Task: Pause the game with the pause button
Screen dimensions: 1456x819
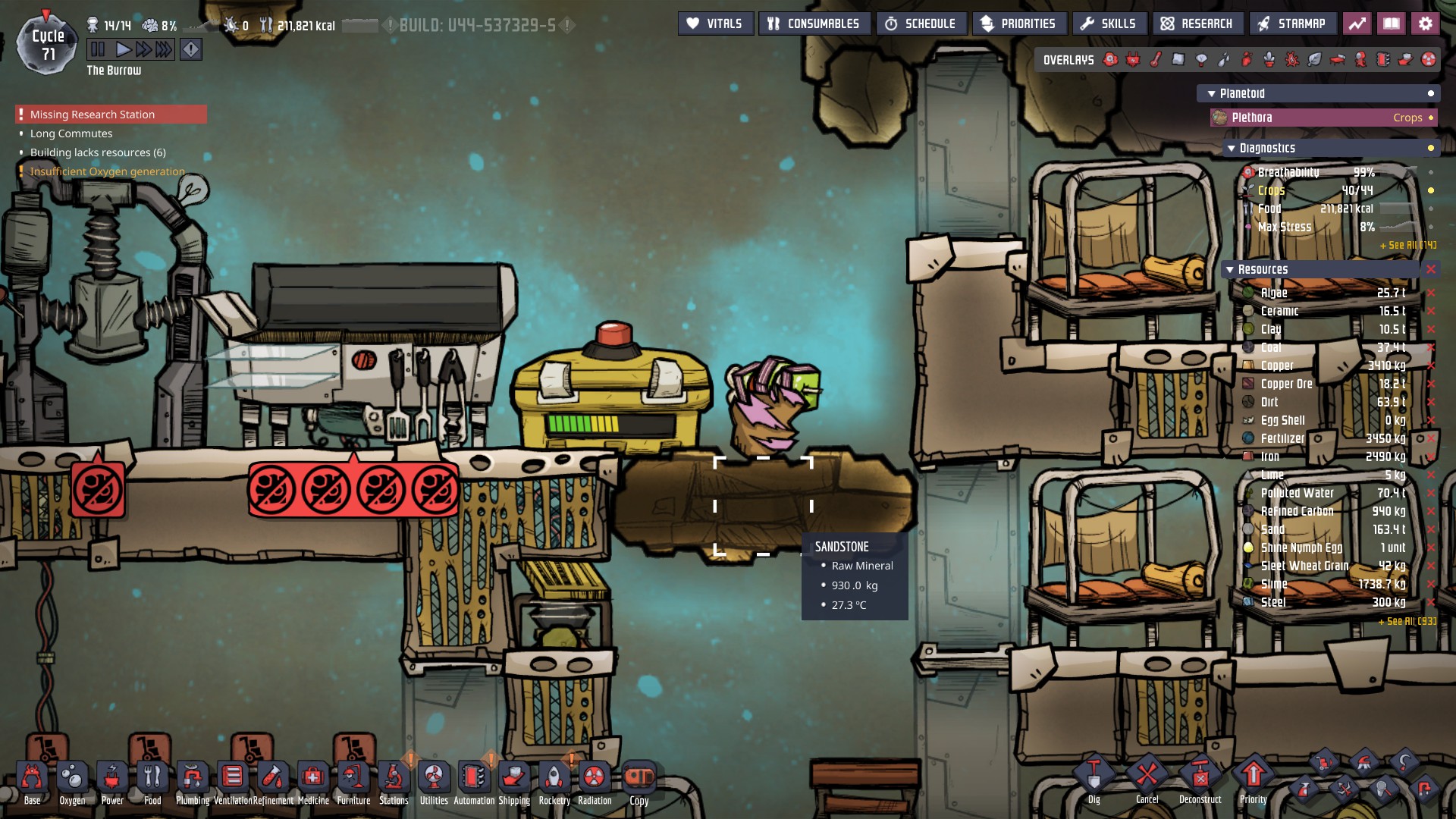Action: point(98,50)
